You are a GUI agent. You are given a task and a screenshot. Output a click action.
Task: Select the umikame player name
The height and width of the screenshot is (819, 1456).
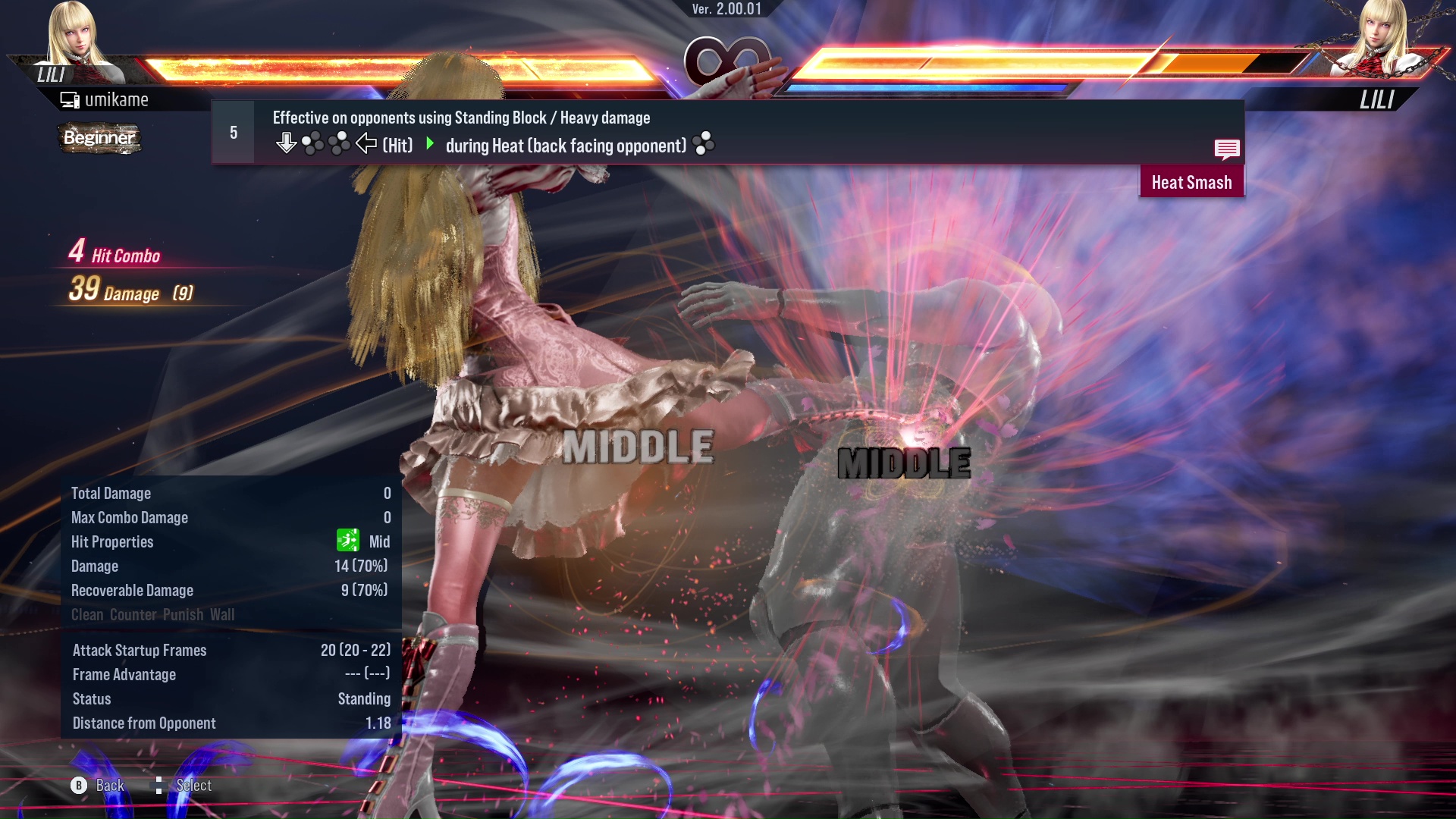pyautogui.click(x=118, y=99)
